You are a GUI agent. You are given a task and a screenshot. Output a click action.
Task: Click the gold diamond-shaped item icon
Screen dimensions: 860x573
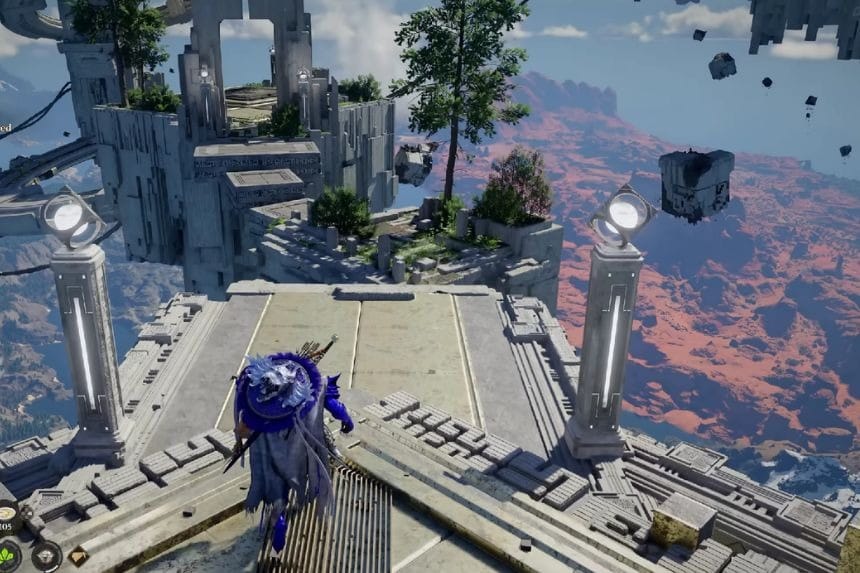click(78, 555)
